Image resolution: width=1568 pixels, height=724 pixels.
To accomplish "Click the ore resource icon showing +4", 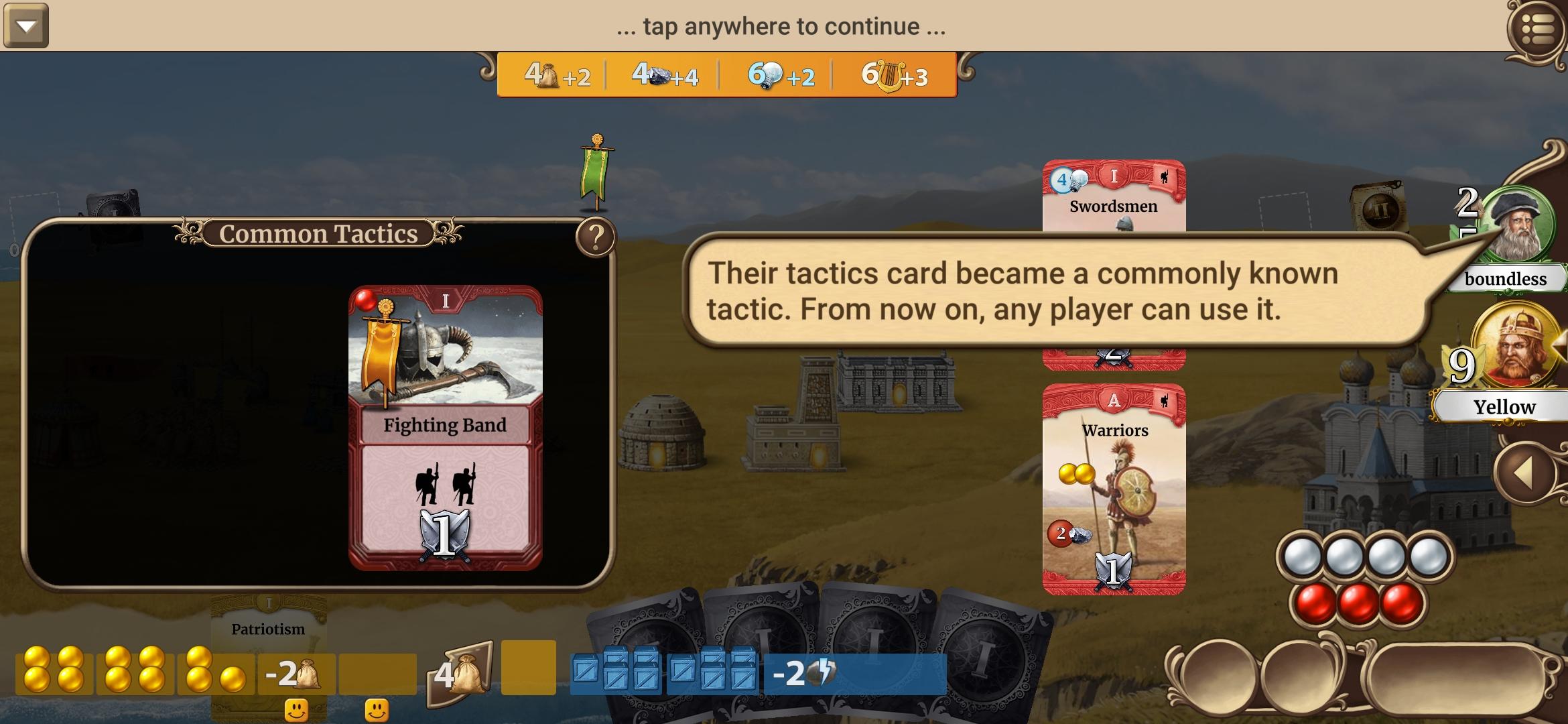I will click(x=660, y=77).
